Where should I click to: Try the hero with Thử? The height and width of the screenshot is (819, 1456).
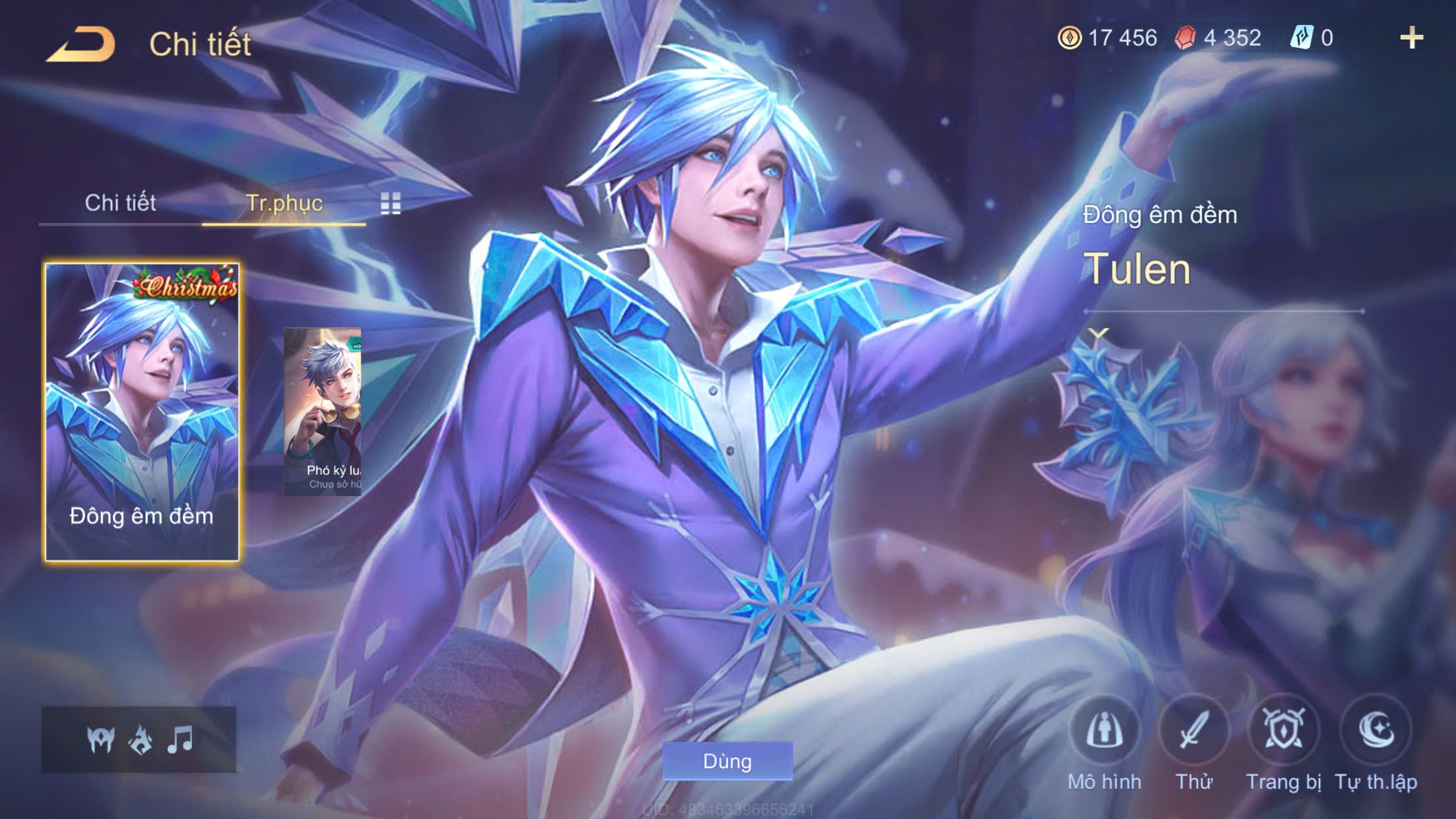[1194, 731]
